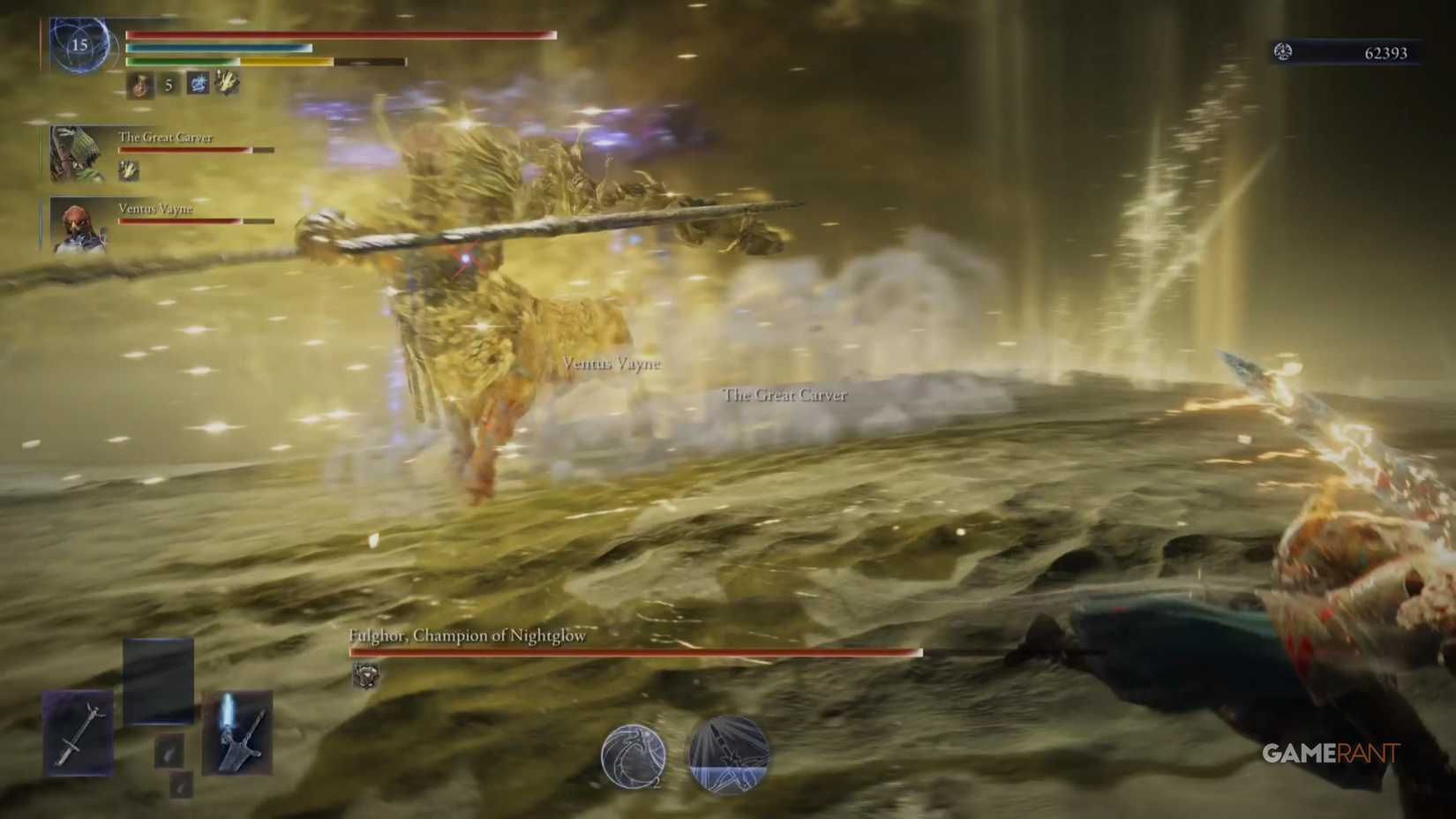Click the name Fulghor, Champion of Nightglow

click(x=467, y=635)
